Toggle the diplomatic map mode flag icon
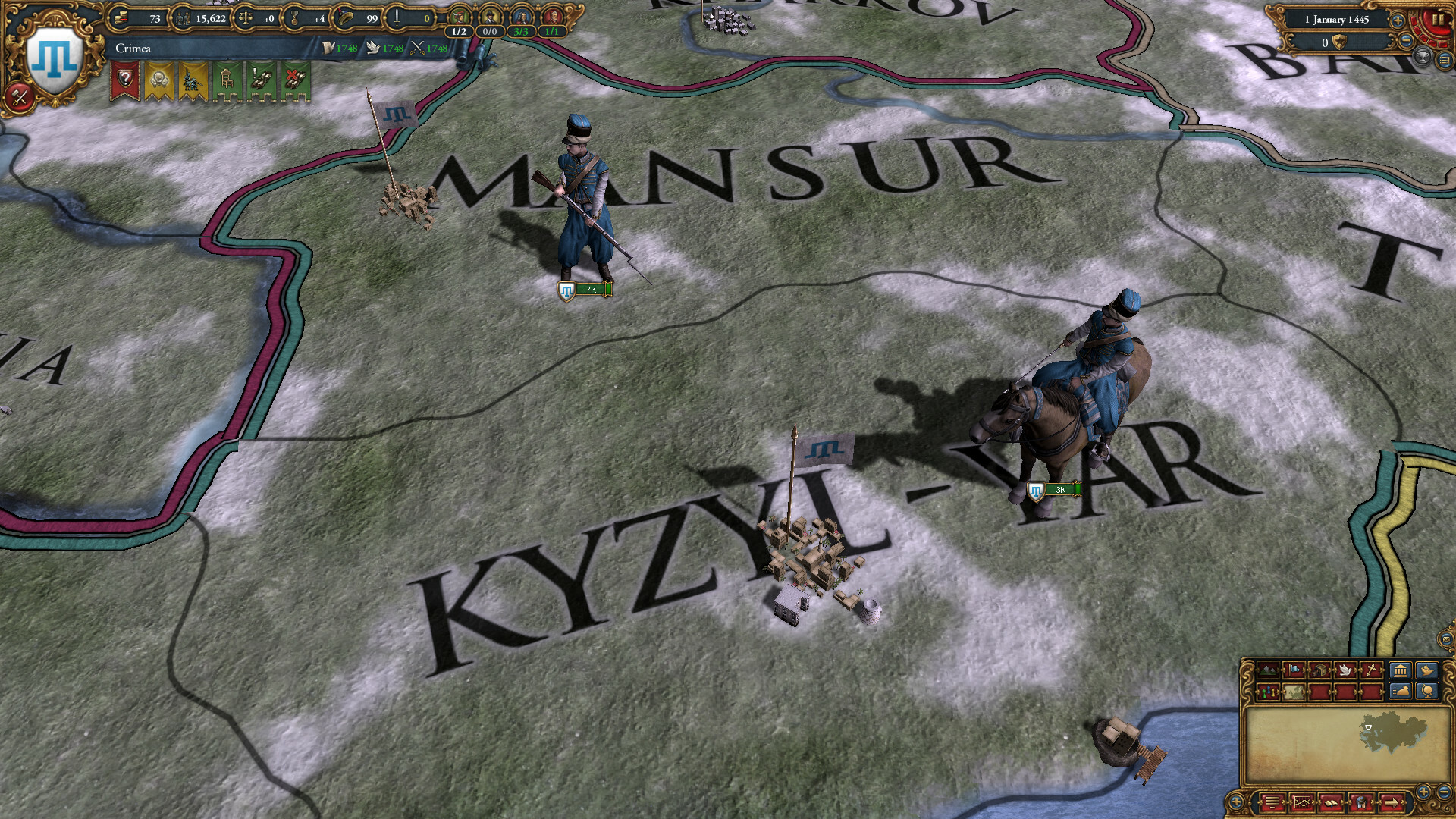The width and height of the screenshot is (1456, 819). coord(1295,670)
